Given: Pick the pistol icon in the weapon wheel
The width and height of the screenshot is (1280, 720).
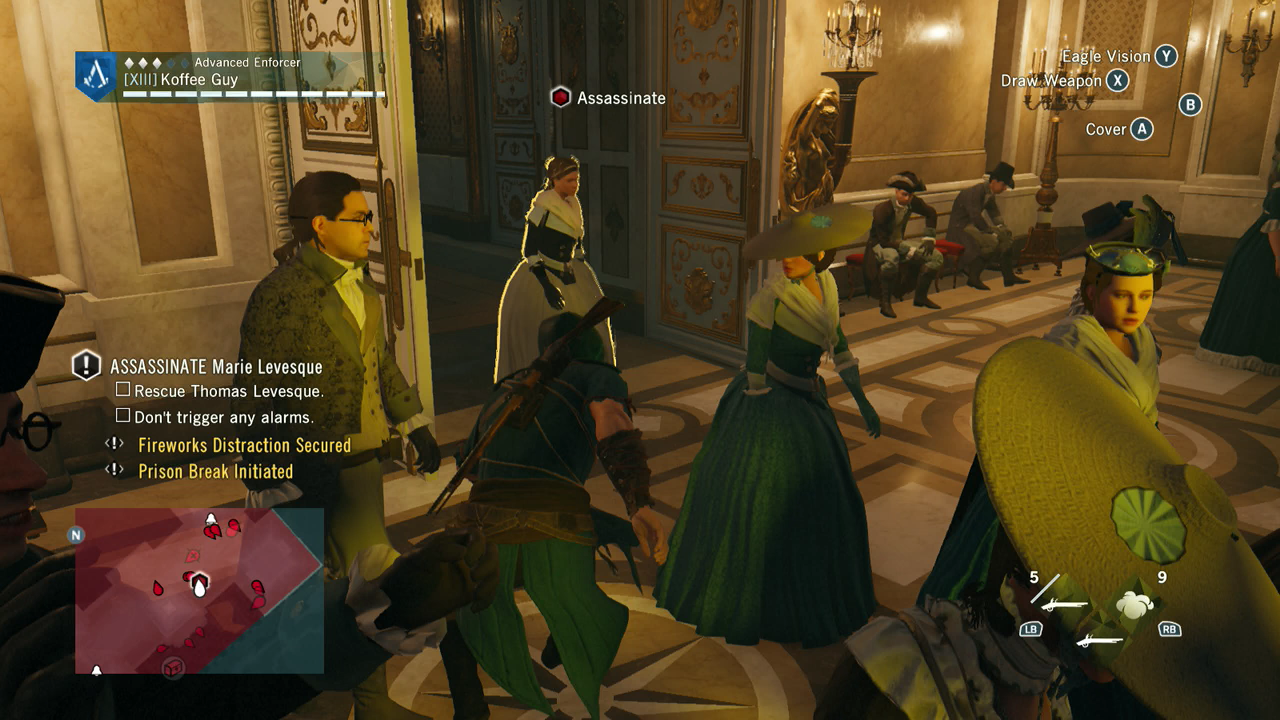Looking at the screenshot, I should click(x=1097, y=640).
